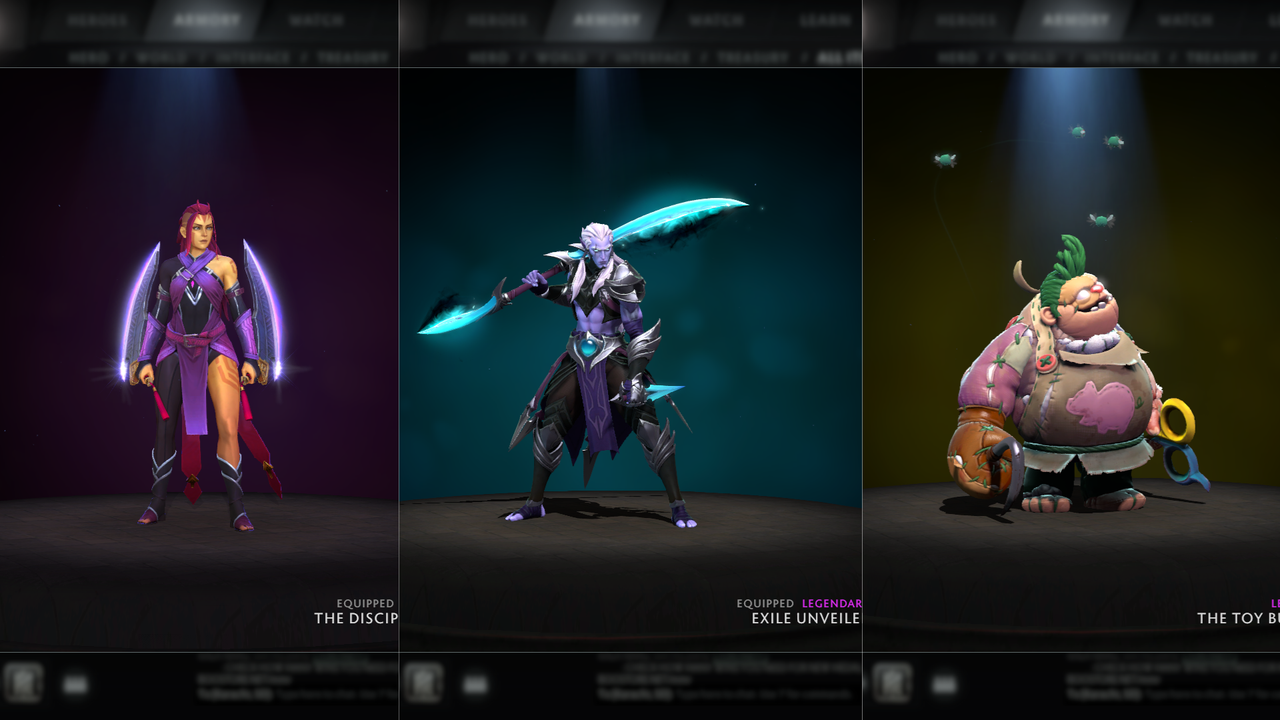Viewport: 1280px width, 720px height.
Task: Click the LEGENDARY rarity label on Exile Unveiled
Action: tap(831, 603)
